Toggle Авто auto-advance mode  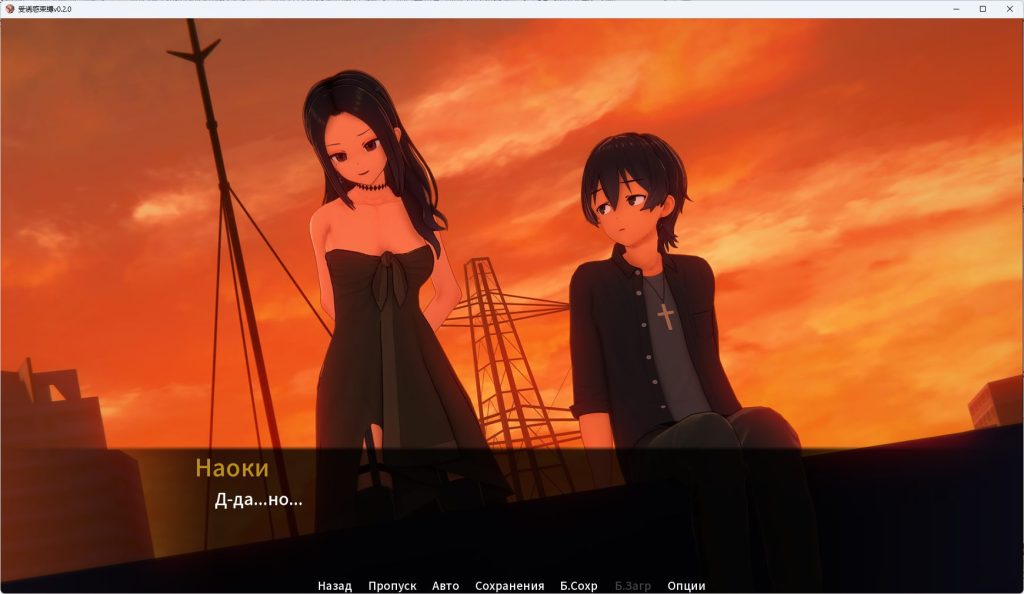coord(445,586)
